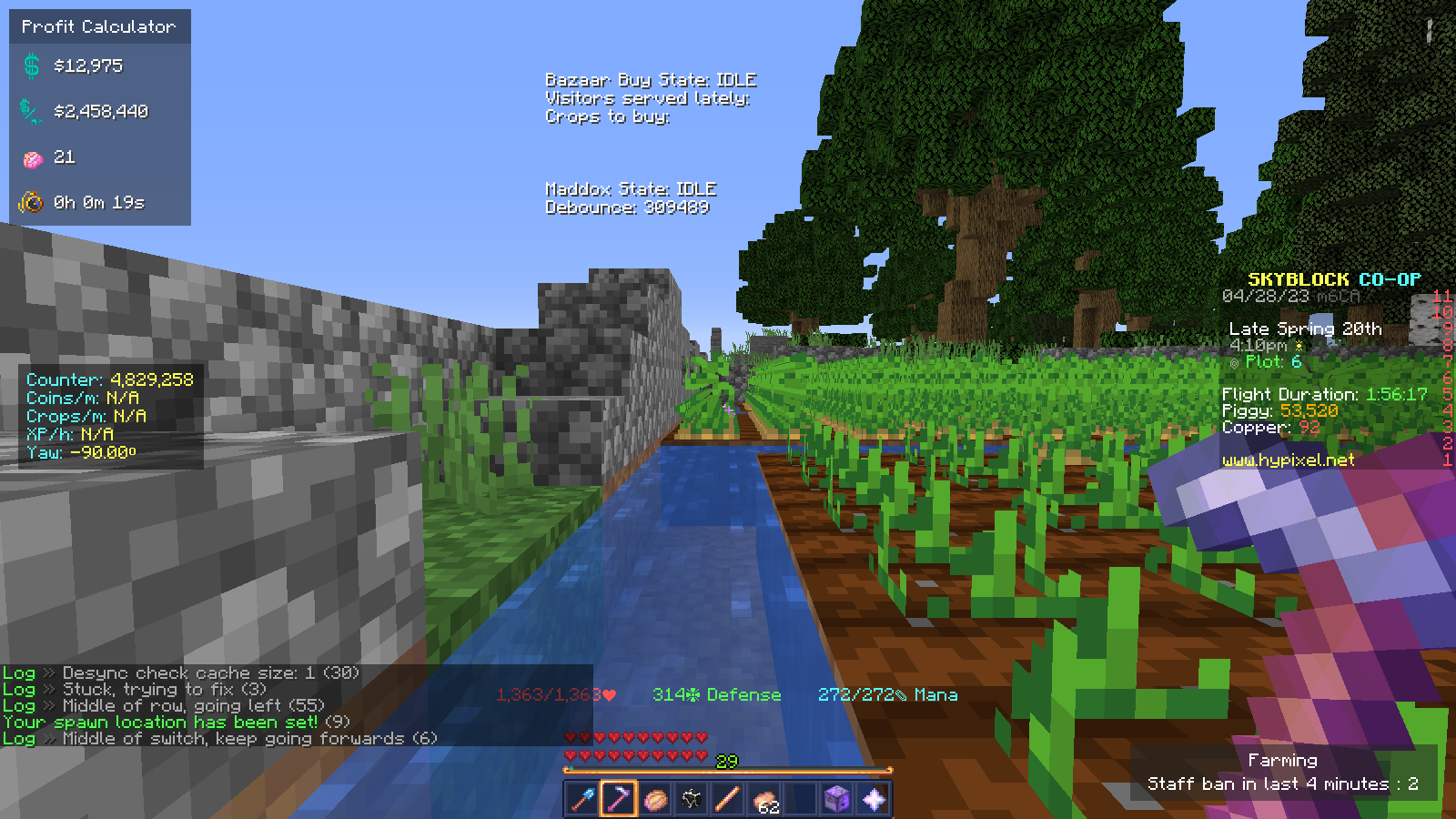The image size is (1456, 819).
Task: Select the SKYBLOCK CO-OP scoreboard header
Action: click(x=1334, y=279)
